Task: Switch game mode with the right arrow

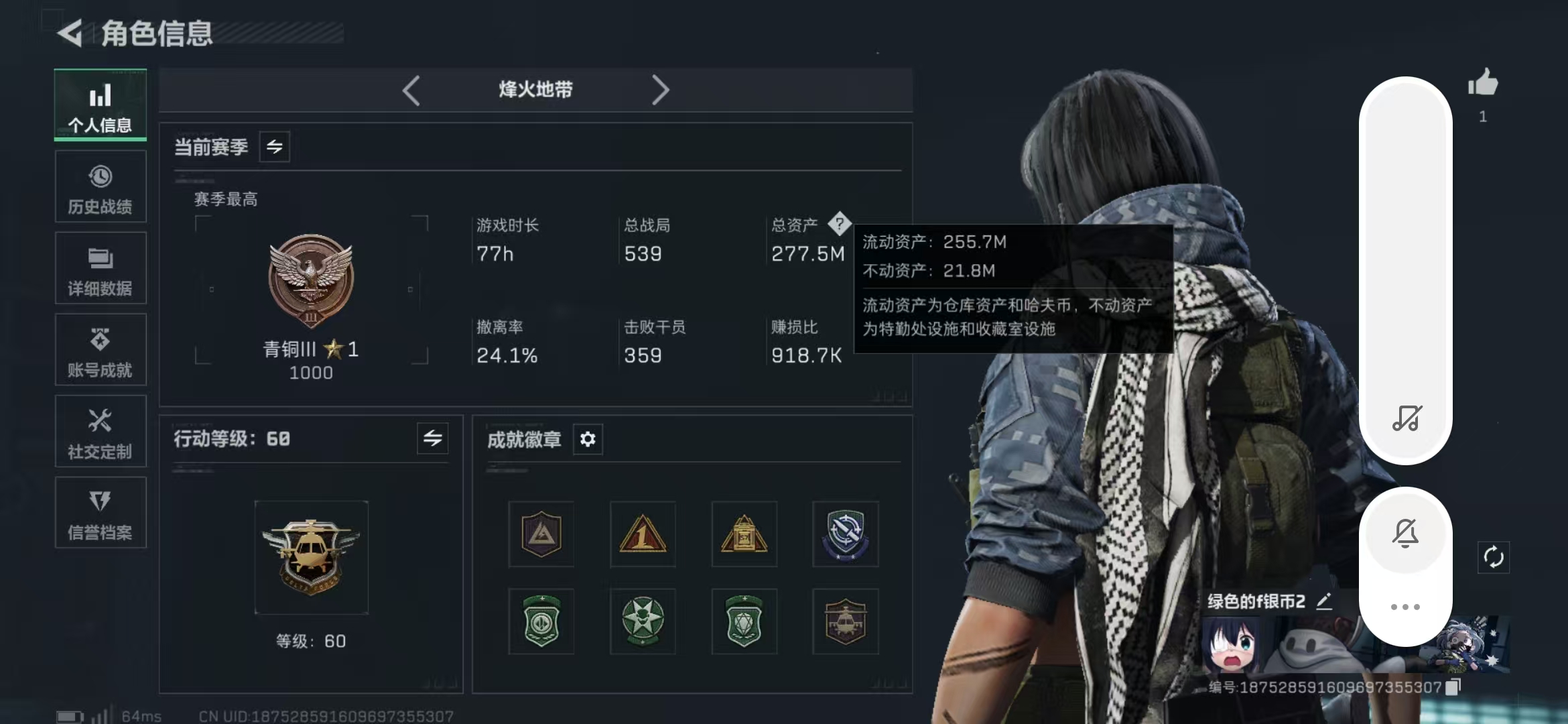Action: tap(662, 89)
